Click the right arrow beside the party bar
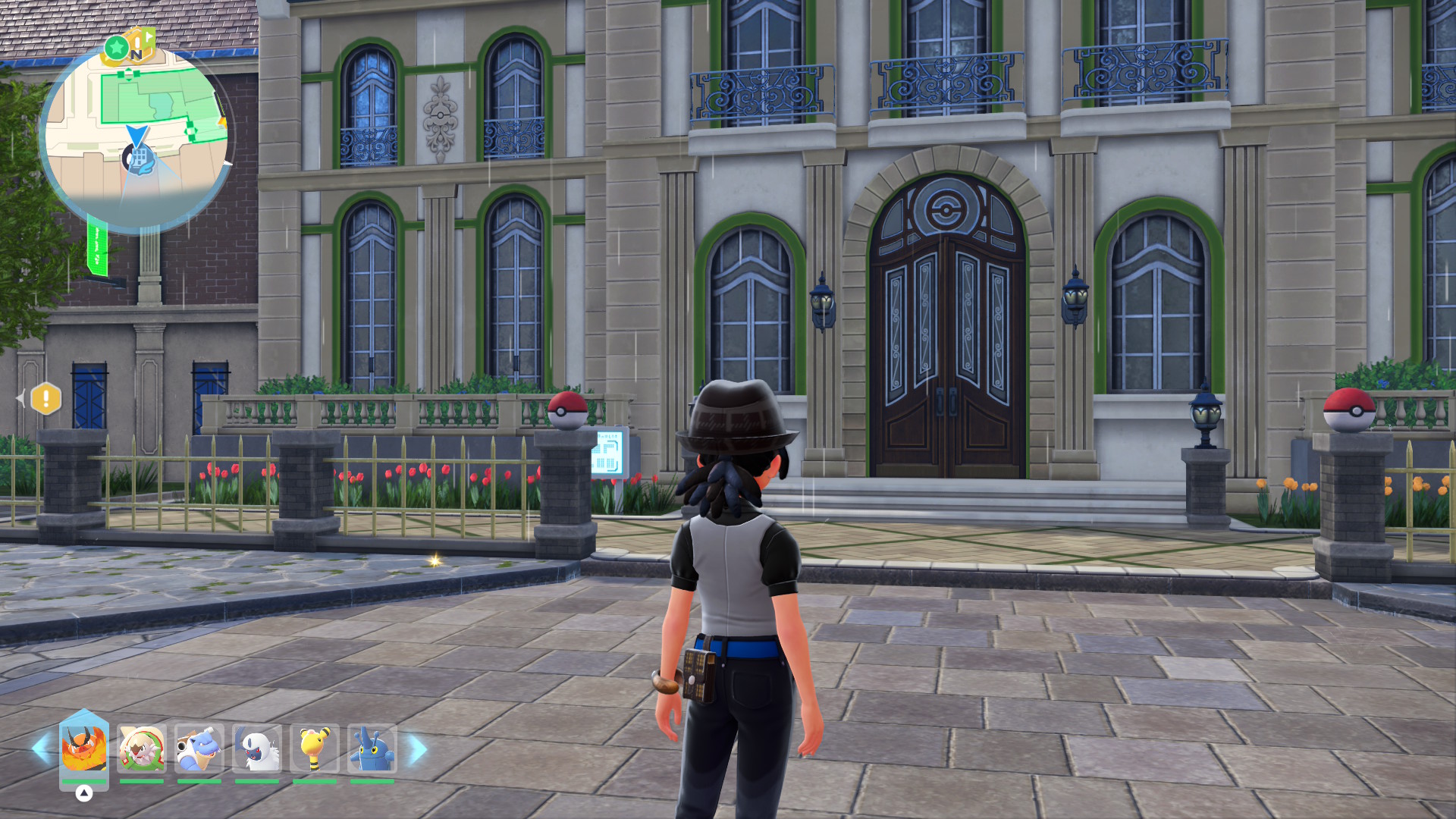The width and height of the screenshot is (1456, 819). (418, 749)
